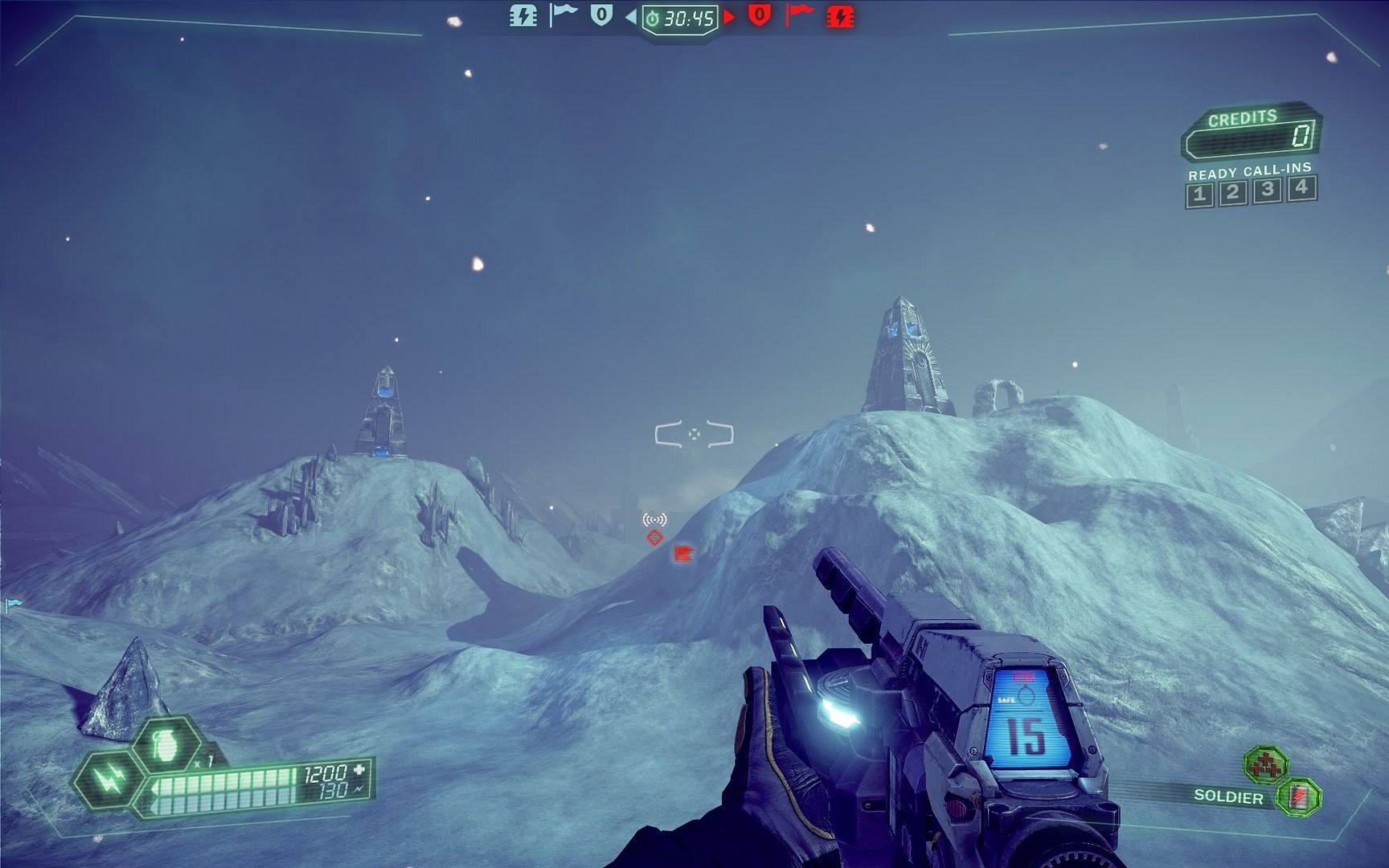Select the lower green hexagon perk icon
1389x868 pixels.
point(1298,797)
